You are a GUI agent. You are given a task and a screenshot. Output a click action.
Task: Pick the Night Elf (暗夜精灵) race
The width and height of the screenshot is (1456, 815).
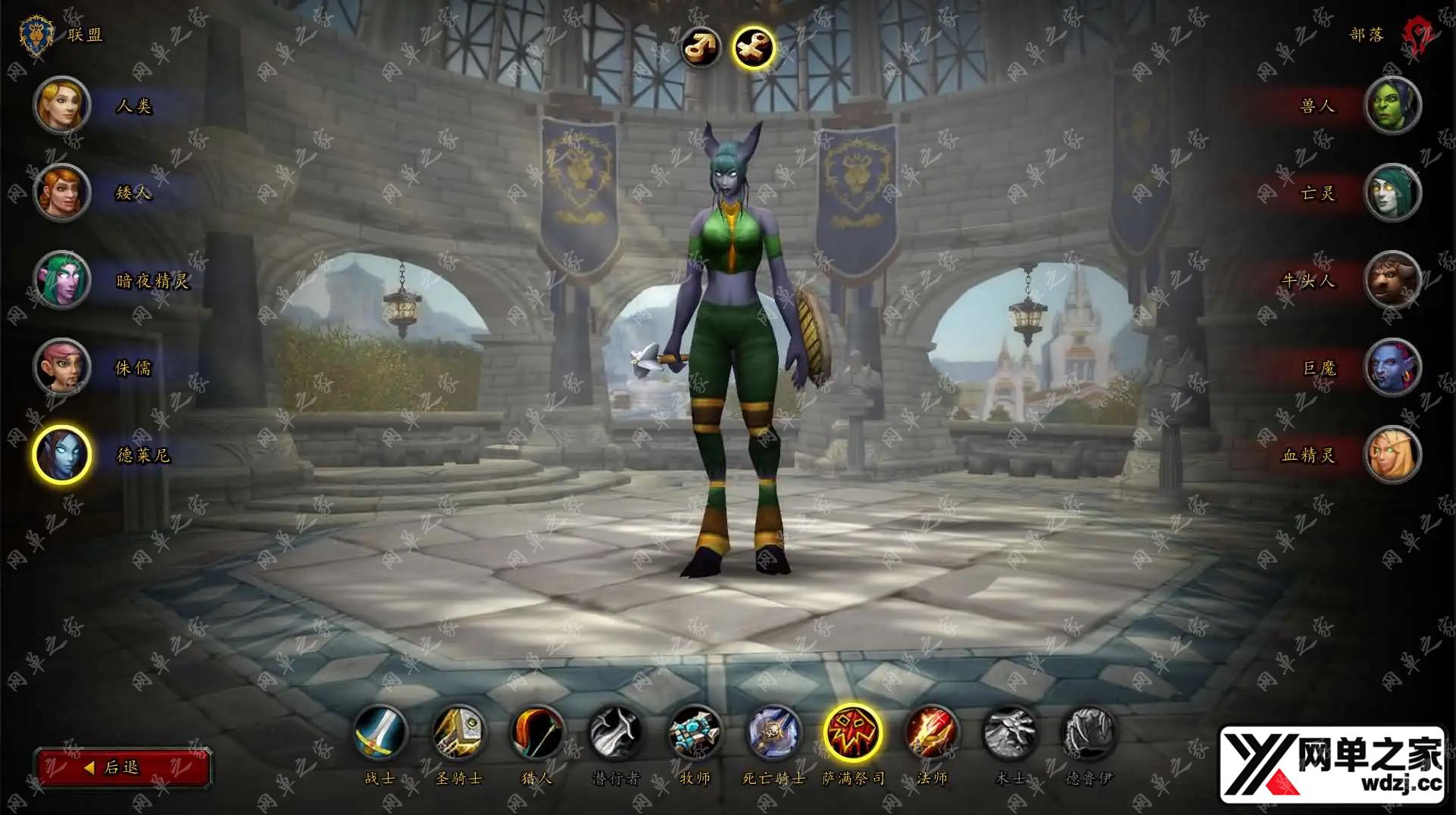pyautogui.click(x=62, y=280)
